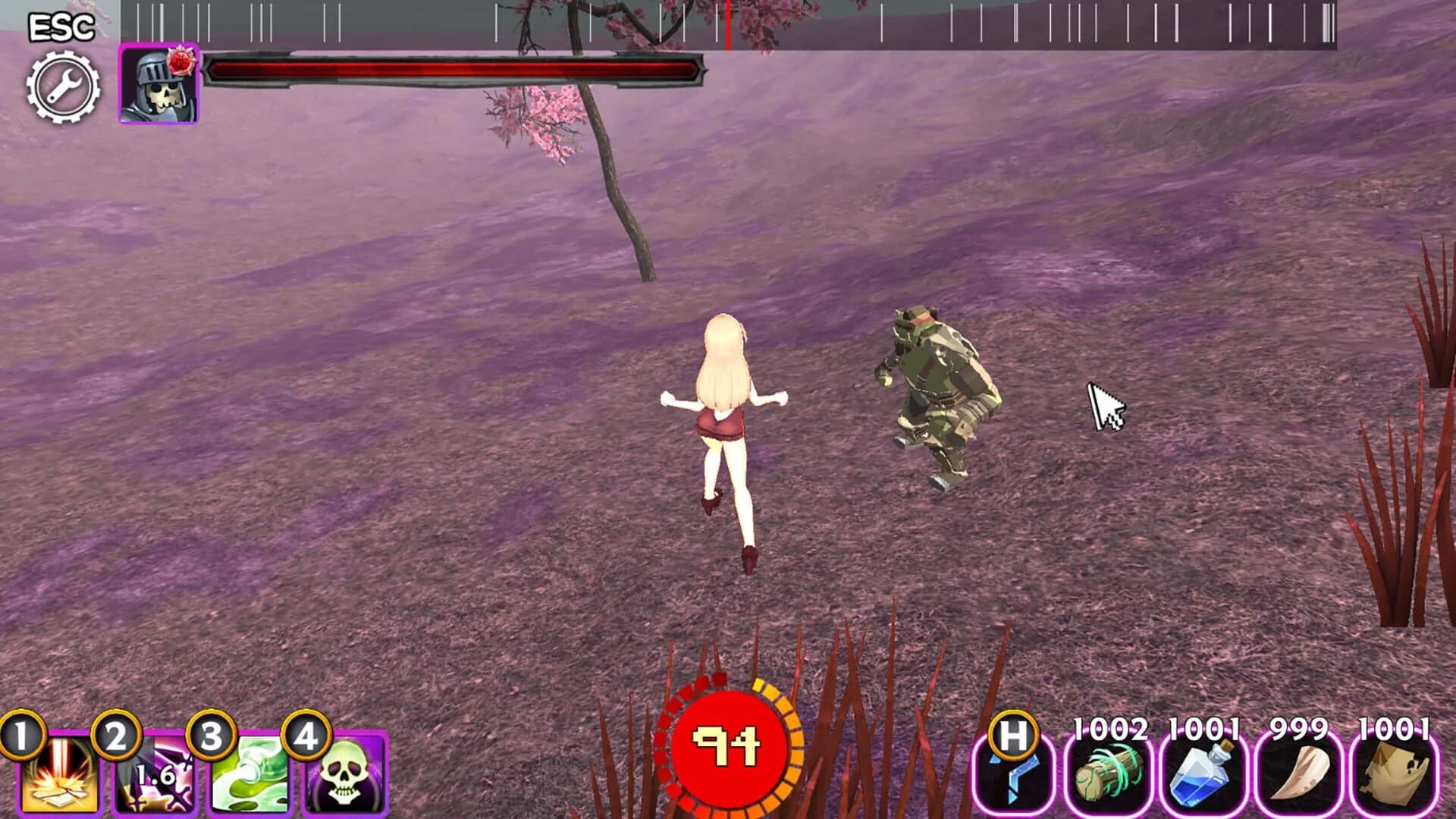The height and width of the screenshot is (819, 1456).
Task: Click the red boss health bar
Action: 455,70
